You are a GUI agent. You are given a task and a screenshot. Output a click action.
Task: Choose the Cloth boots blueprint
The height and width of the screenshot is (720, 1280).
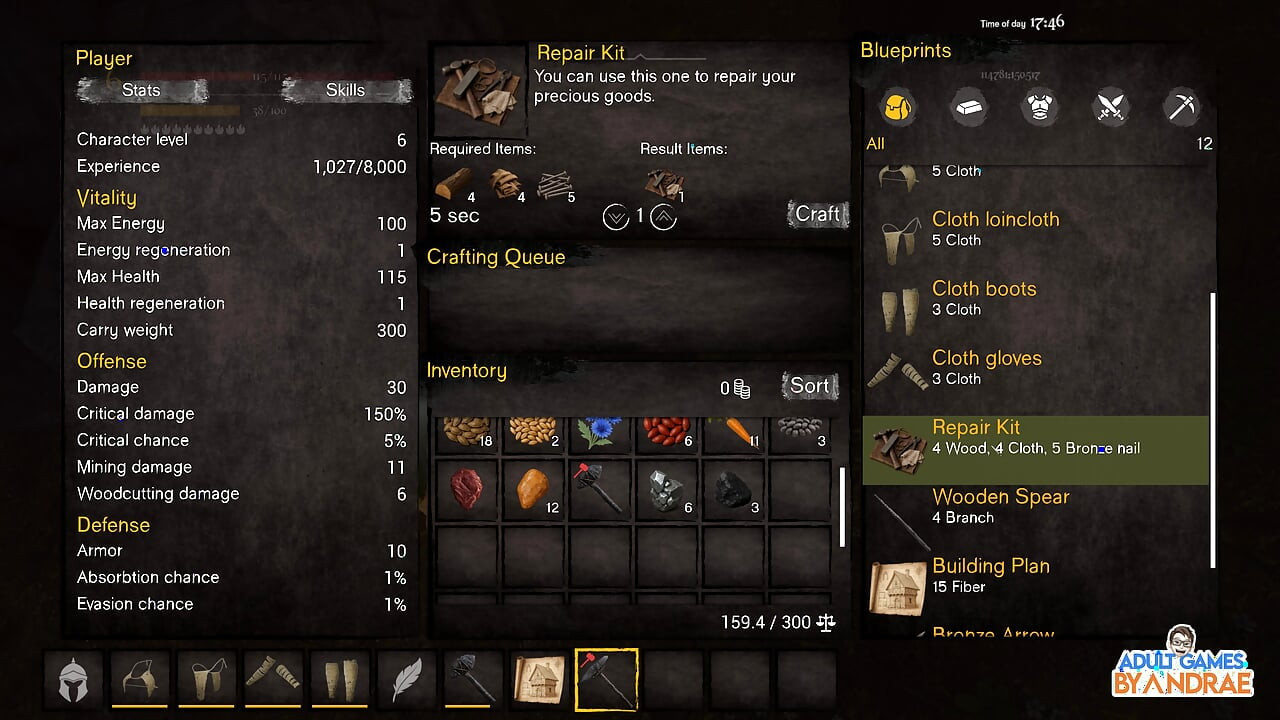(984, 298)
